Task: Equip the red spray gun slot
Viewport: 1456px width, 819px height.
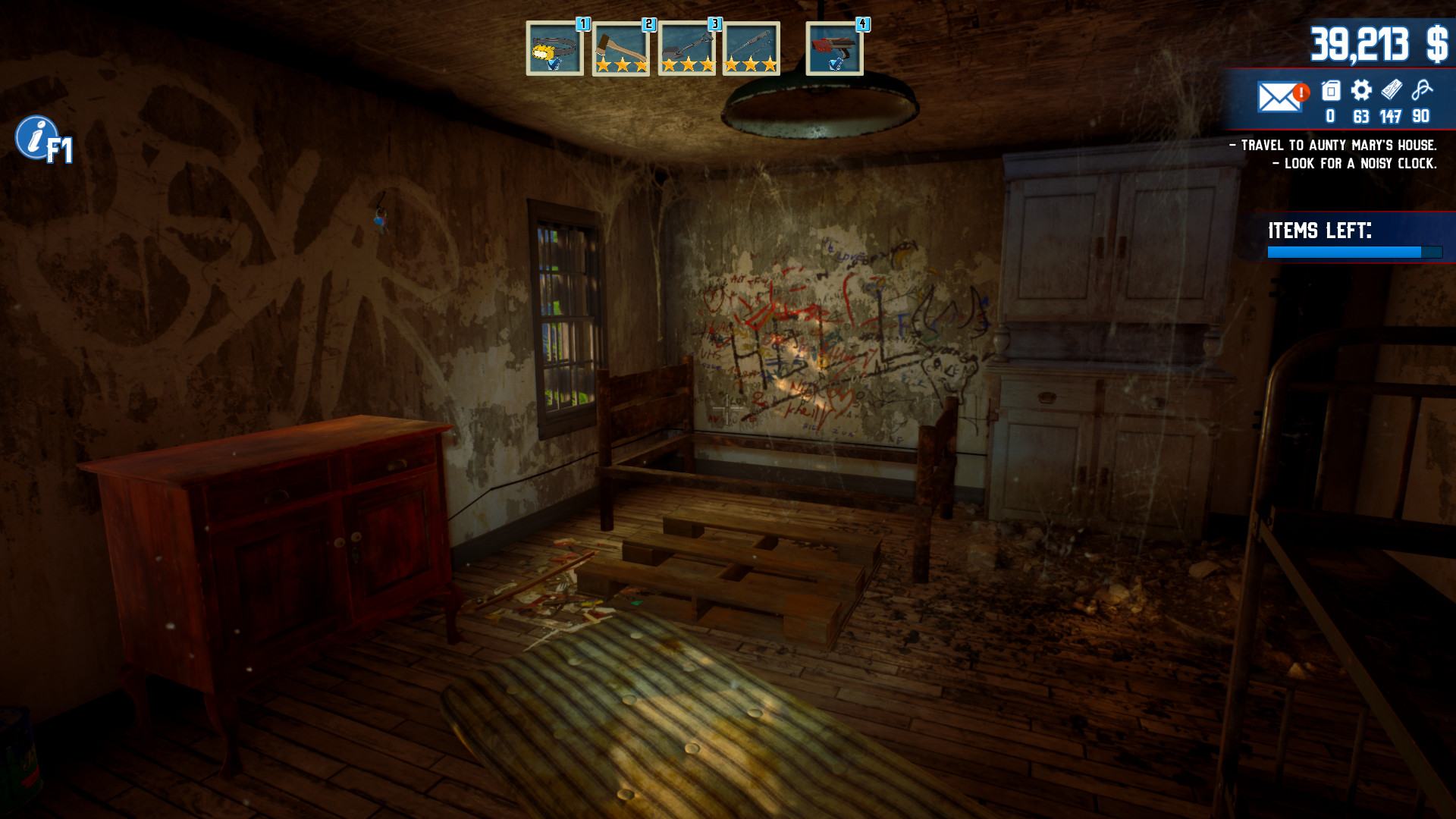Action: (x=834, y=49)
